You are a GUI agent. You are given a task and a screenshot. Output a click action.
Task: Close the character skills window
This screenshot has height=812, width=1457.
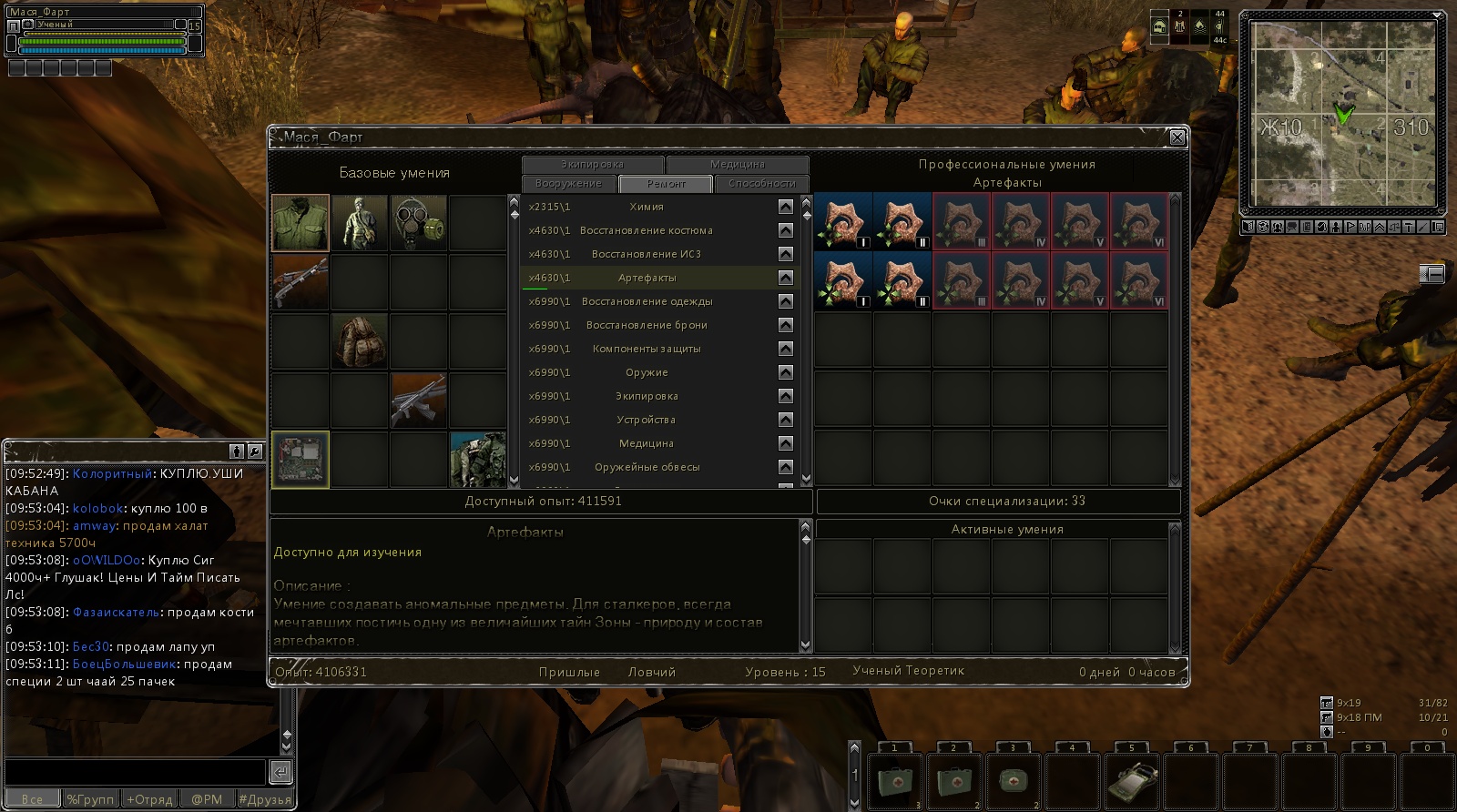(x=1177, y=137)
